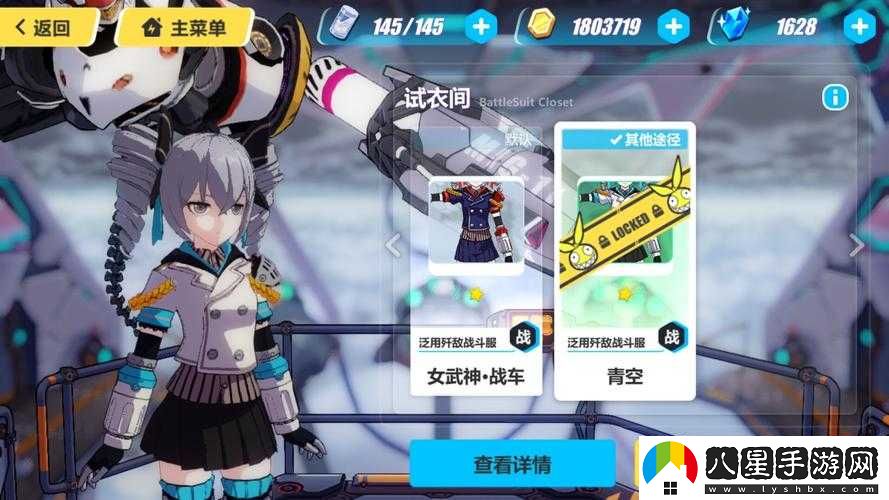Buy crystals with the plus button
889x500 pixels.
coord(859,27)
